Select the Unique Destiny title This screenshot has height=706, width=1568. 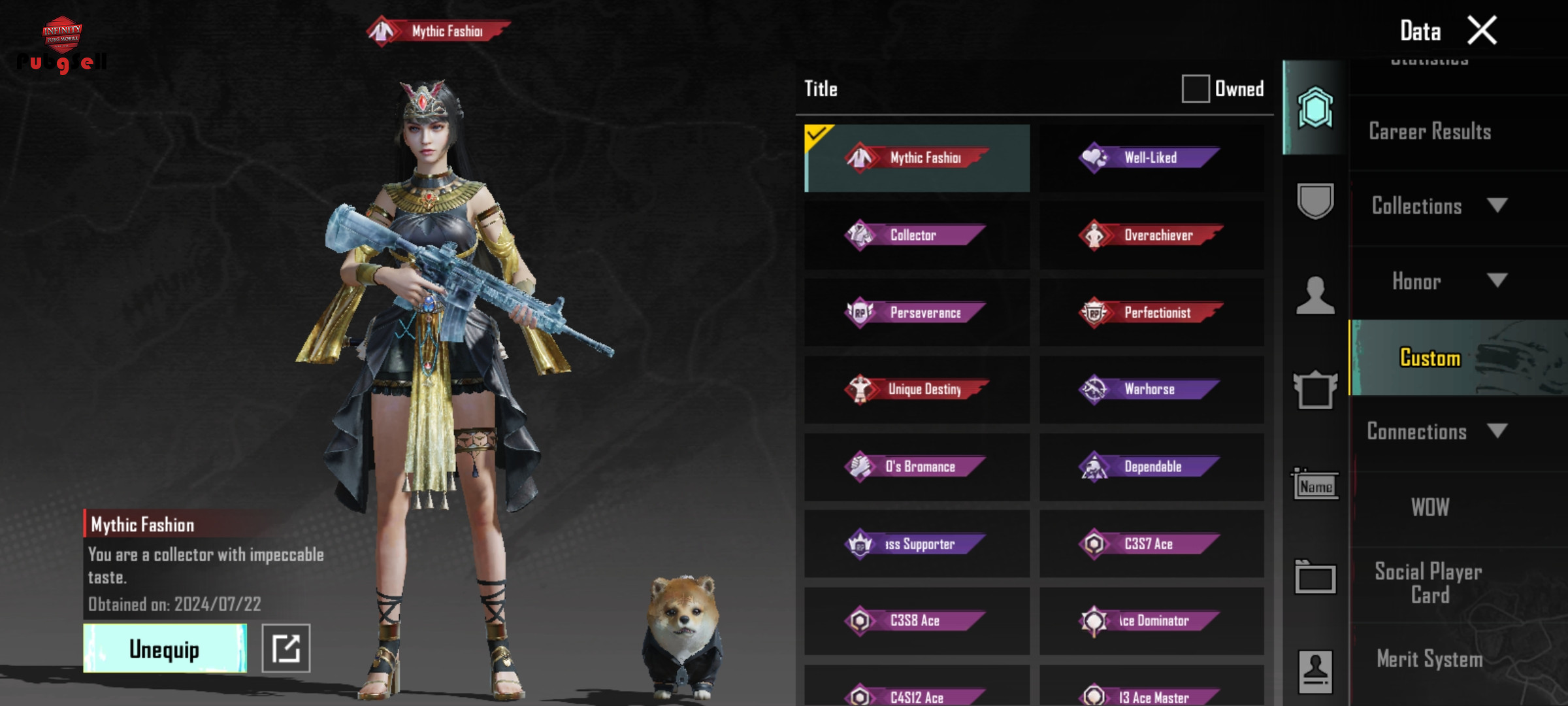tap(917, 390)
